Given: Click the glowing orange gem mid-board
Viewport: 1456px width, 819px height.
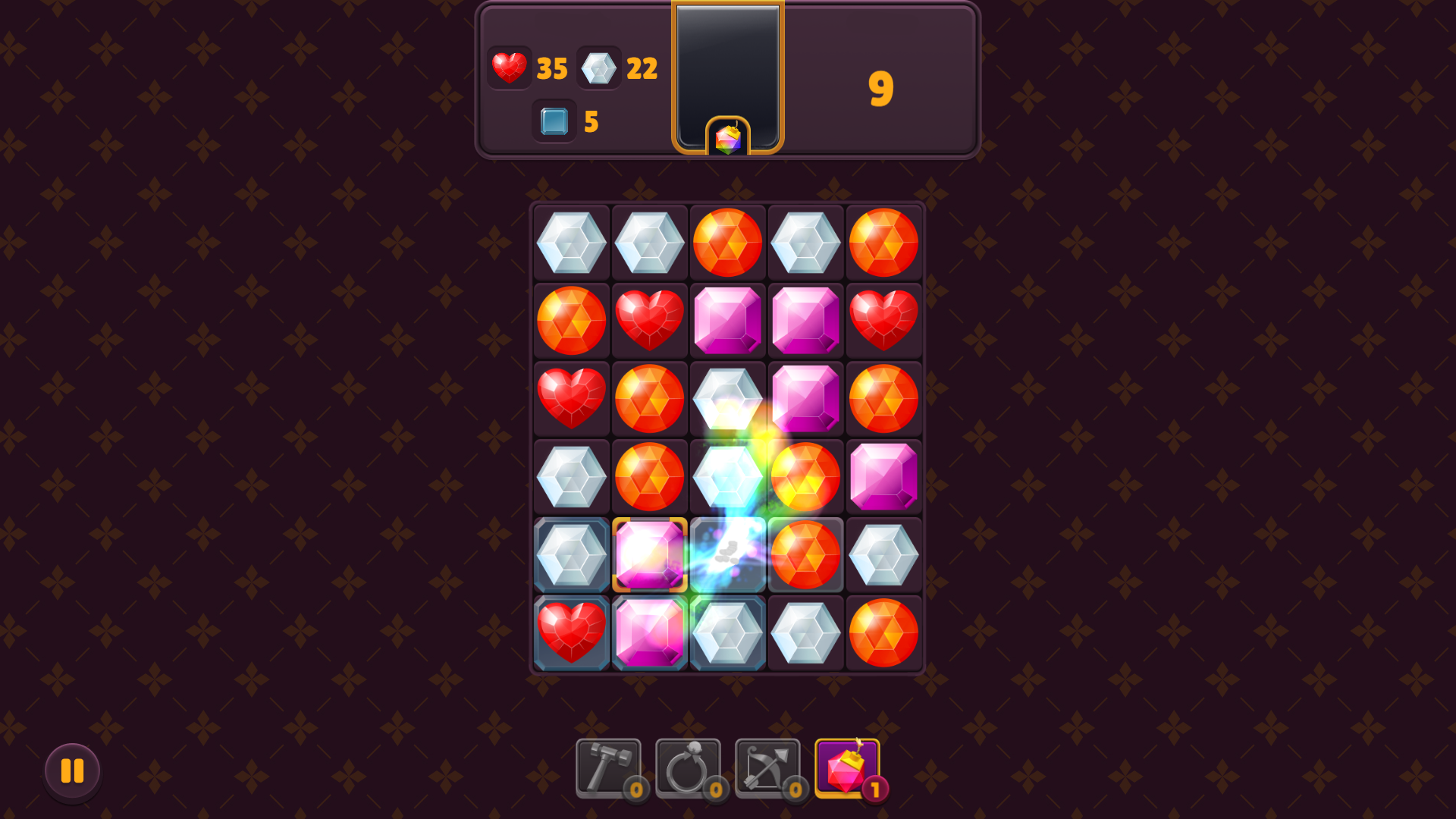Looking at the screenshot, I should [806, 475].
